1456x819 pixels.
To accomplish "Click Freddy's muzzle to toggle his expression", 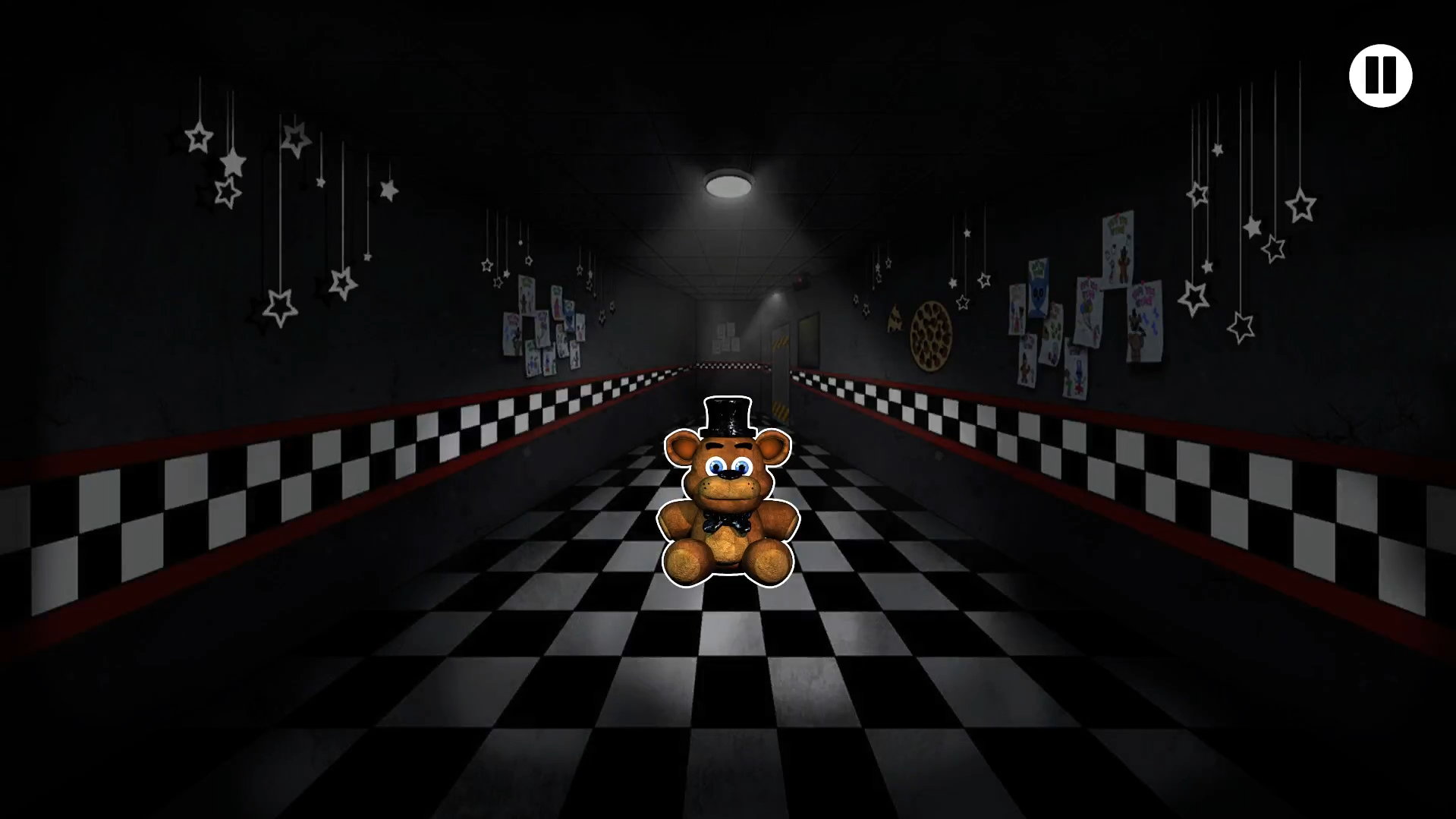I will (x=727, y=486).
